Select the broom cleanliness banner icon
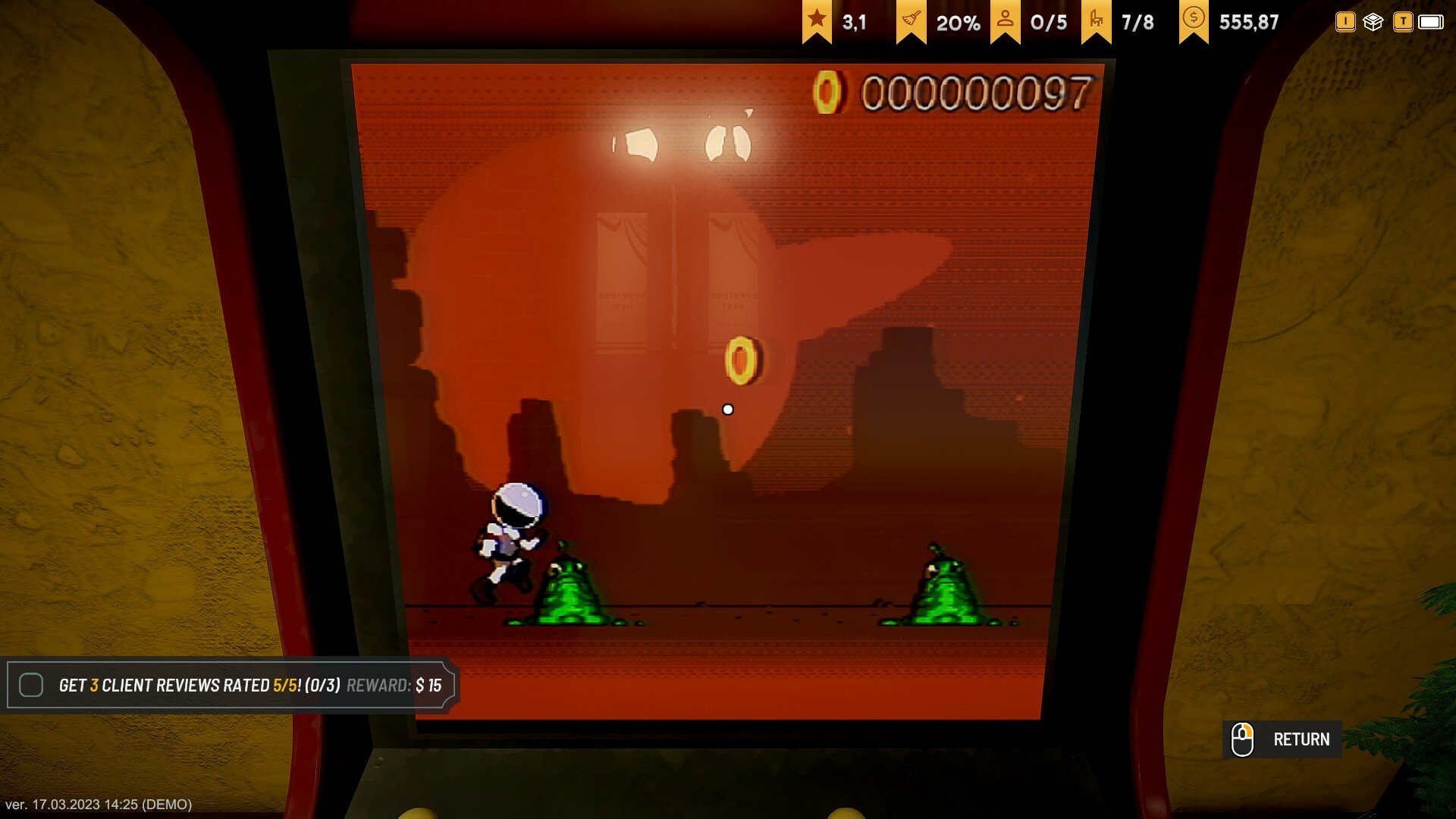Image resolution: width=1456 pixels, height=819 pixels. point(911,20)
